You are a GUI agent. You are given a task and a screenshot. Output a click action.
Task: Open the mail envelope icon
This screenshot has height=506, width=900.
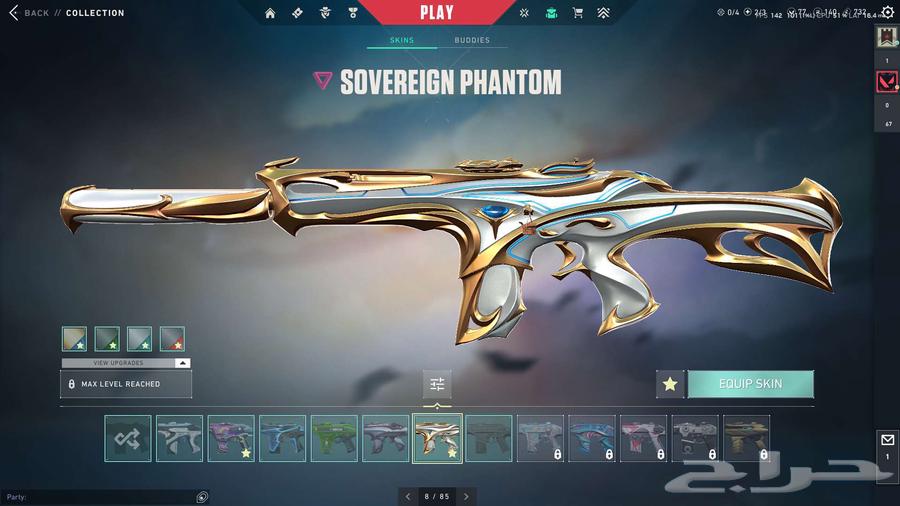click(x=887, y=440)
